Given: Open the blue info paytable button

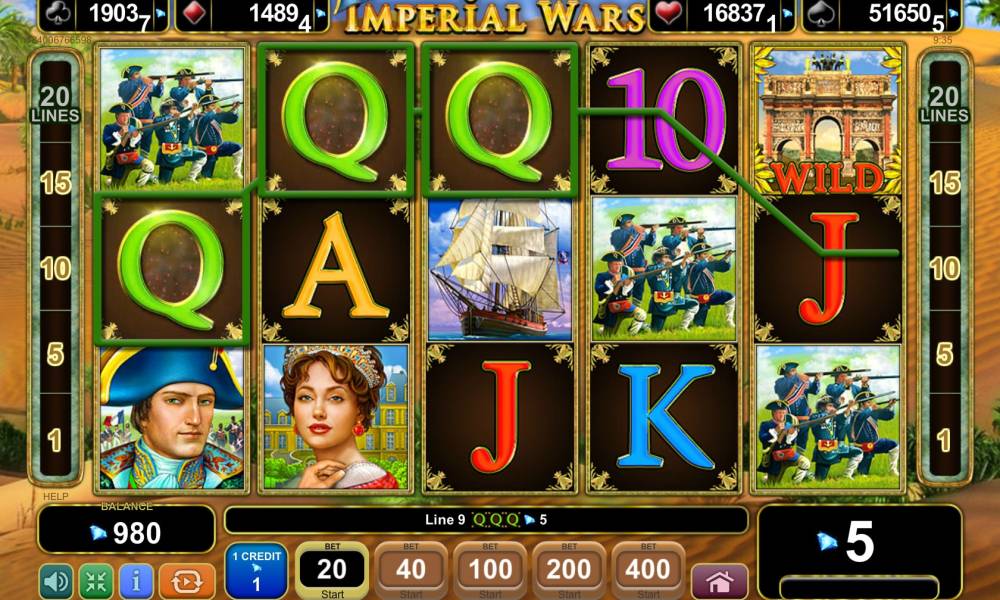Looking at the screenshot, I should coord(136,581).
